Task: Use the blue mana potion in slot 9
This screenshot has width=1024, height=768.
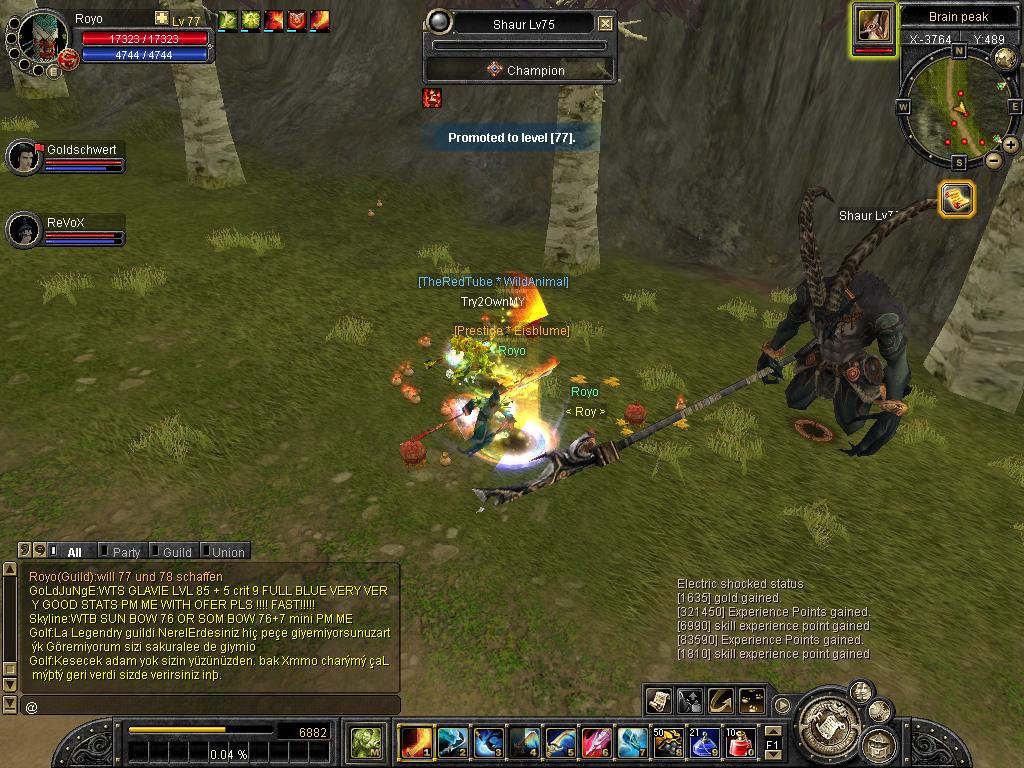Action: coord(703,742)
